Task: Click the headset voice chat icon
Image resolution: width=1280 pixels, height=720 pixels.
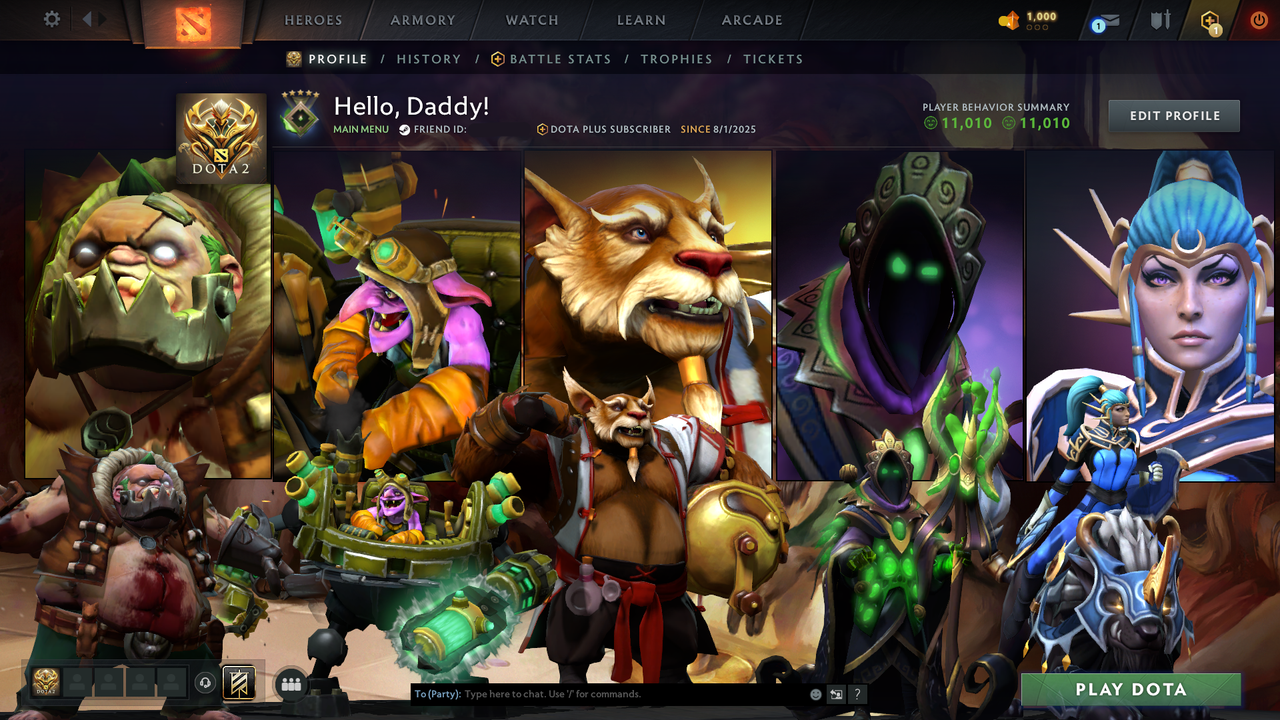Action: click(203, 683)
